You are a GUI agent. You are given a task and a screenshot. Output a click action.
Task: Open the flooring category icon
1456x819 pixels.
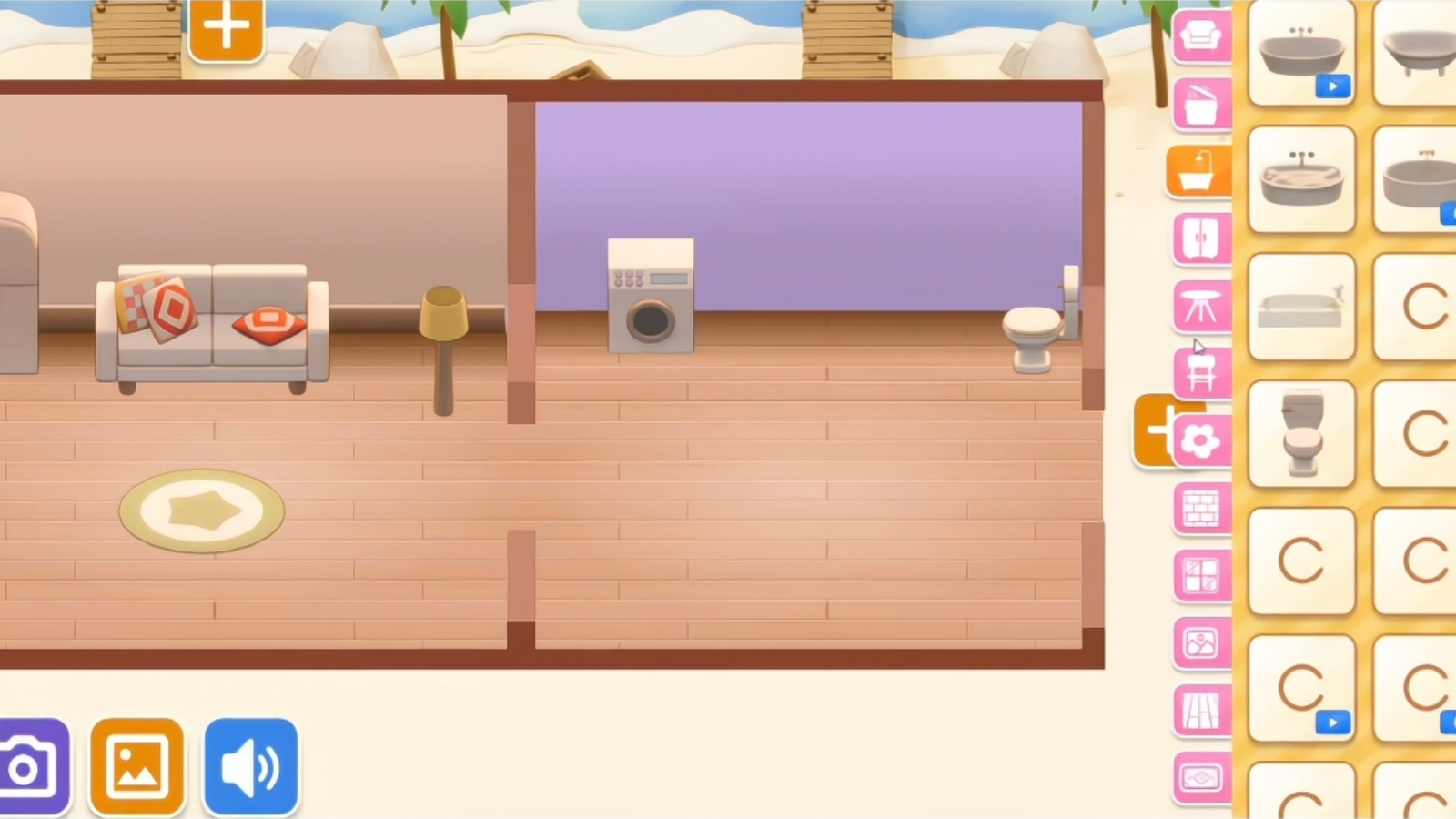point(1201,710)
